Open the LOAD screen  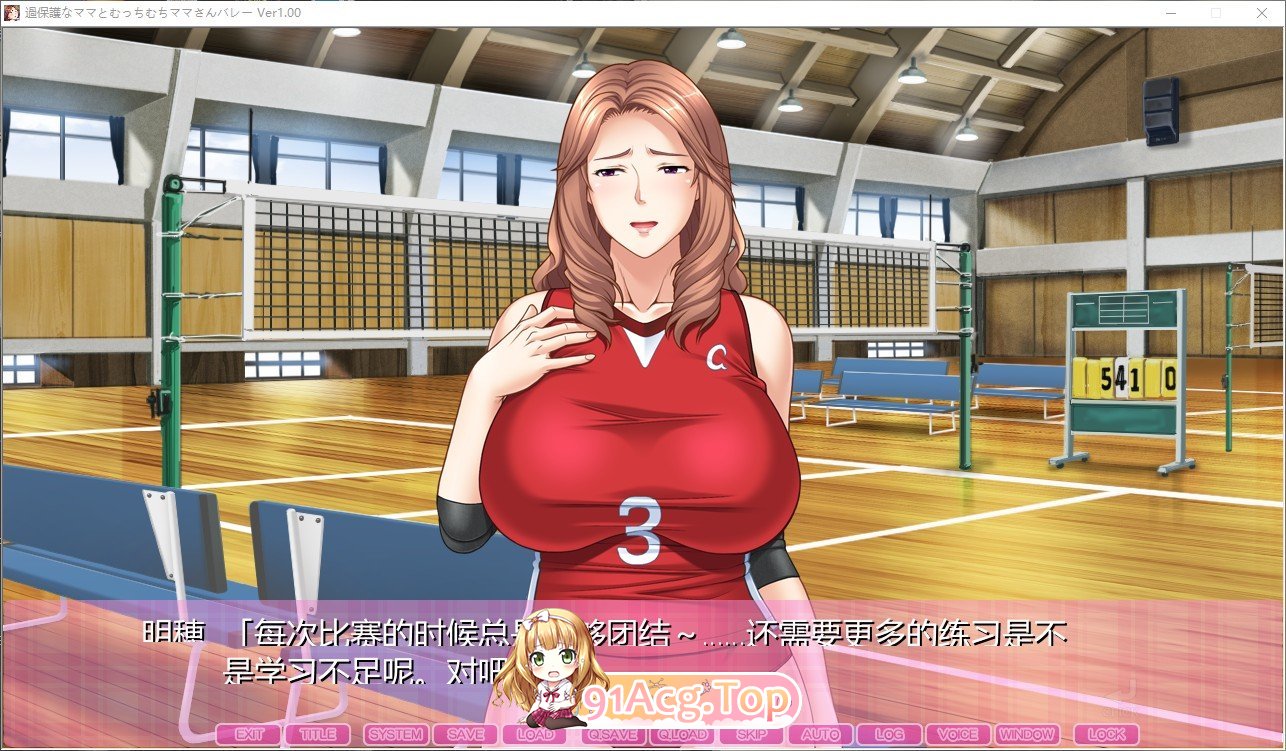[537, 733]
